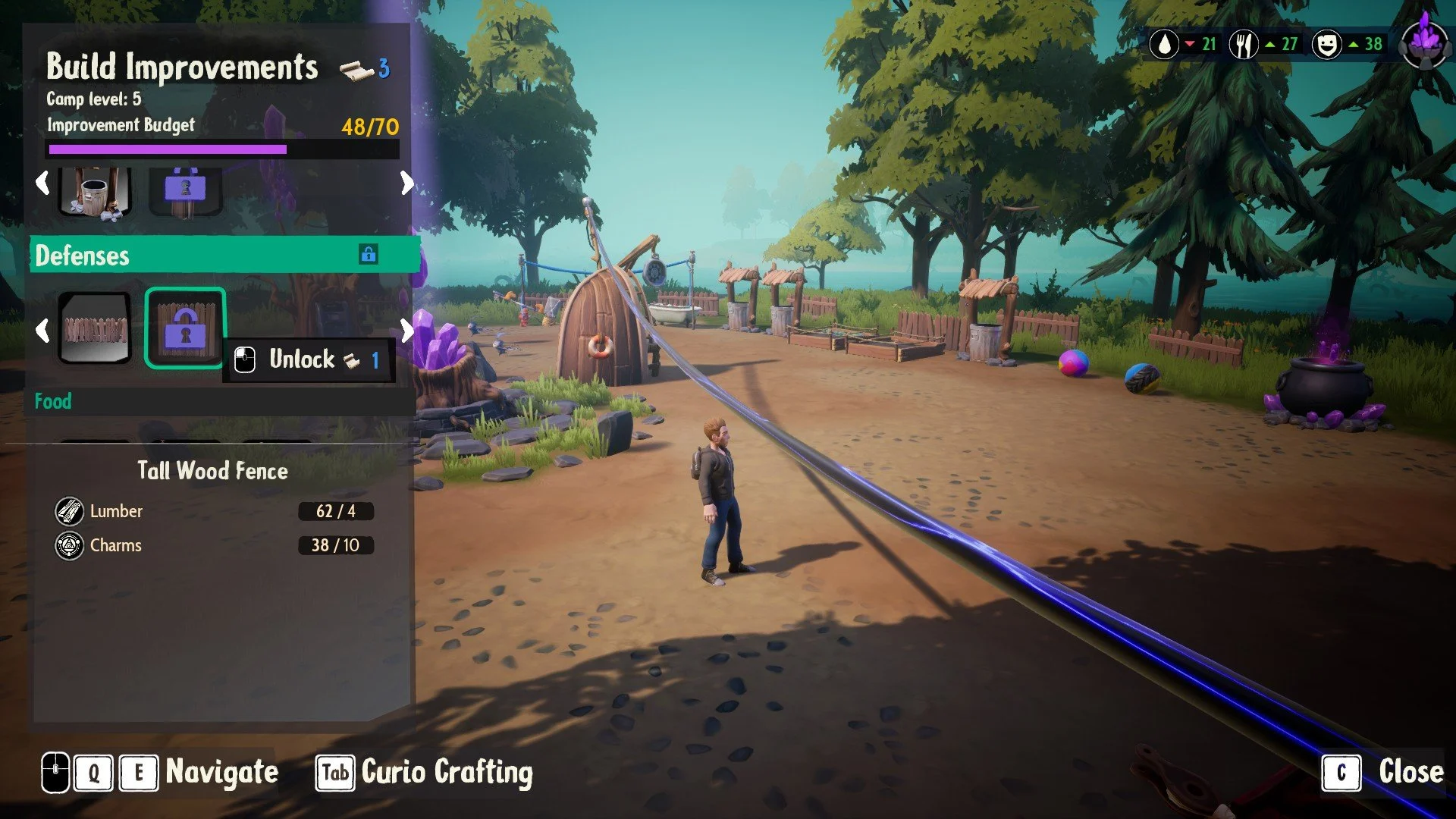Choose the wooden bucket well improvement
1456x819 pixels.
(96, 191)
